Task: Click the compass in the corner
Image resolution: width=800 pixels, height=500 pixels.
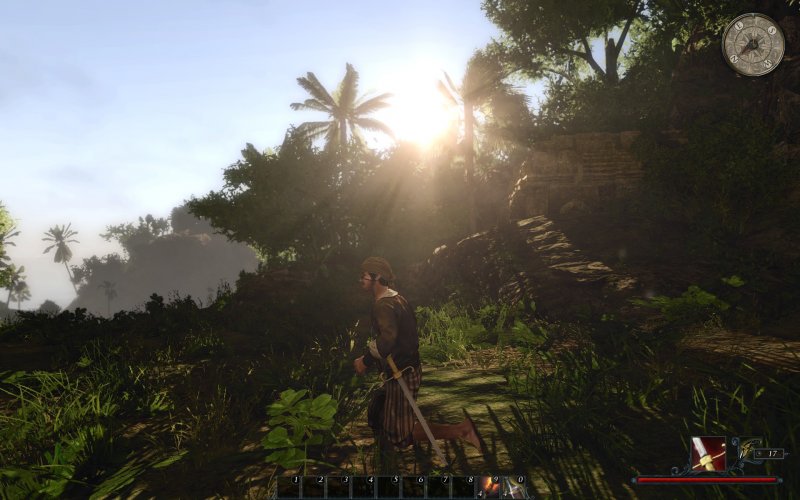Action: click(x=752, y=44)
